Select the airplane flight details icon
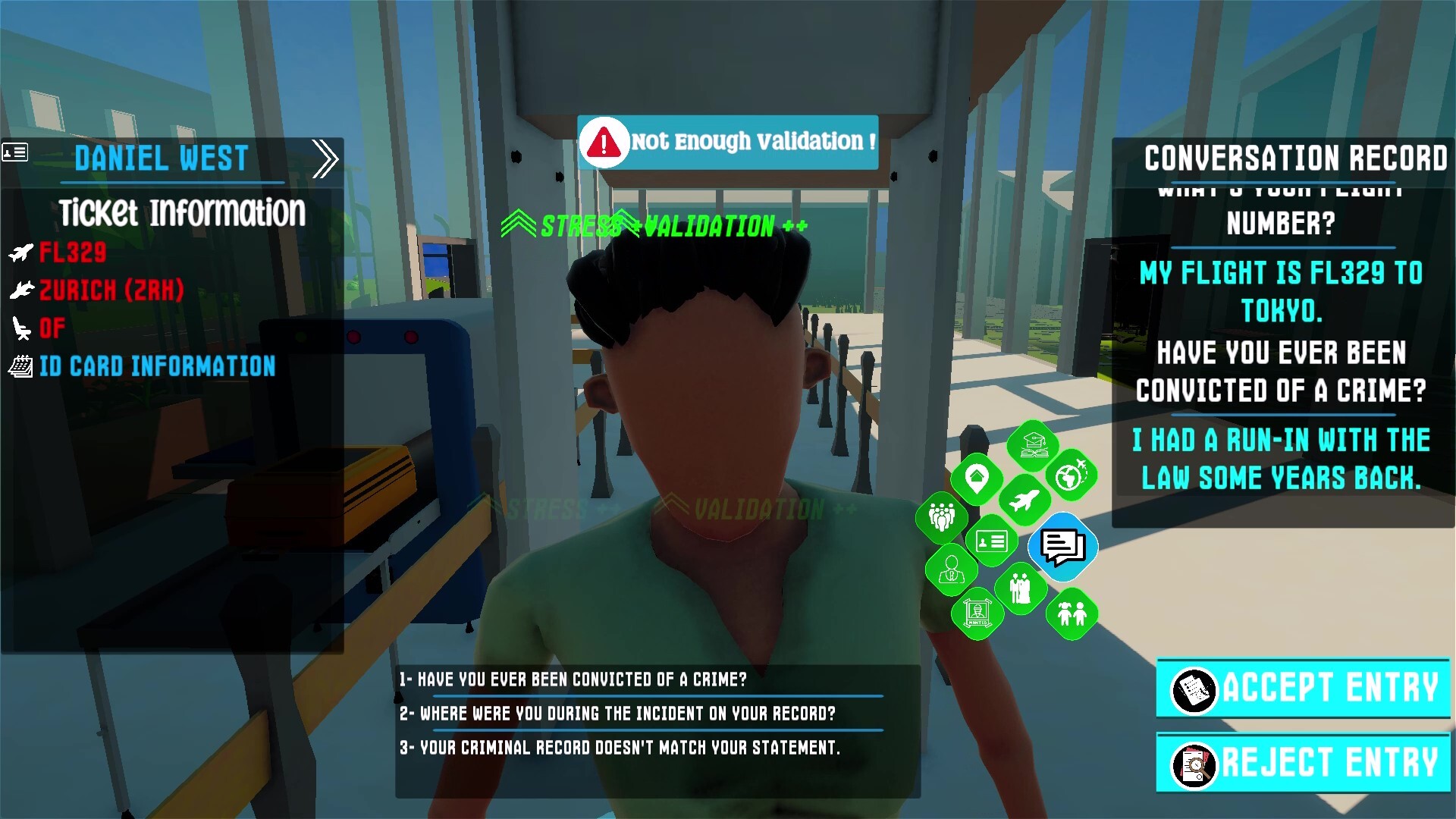The image size is (1456, 819). point(1025,499)
